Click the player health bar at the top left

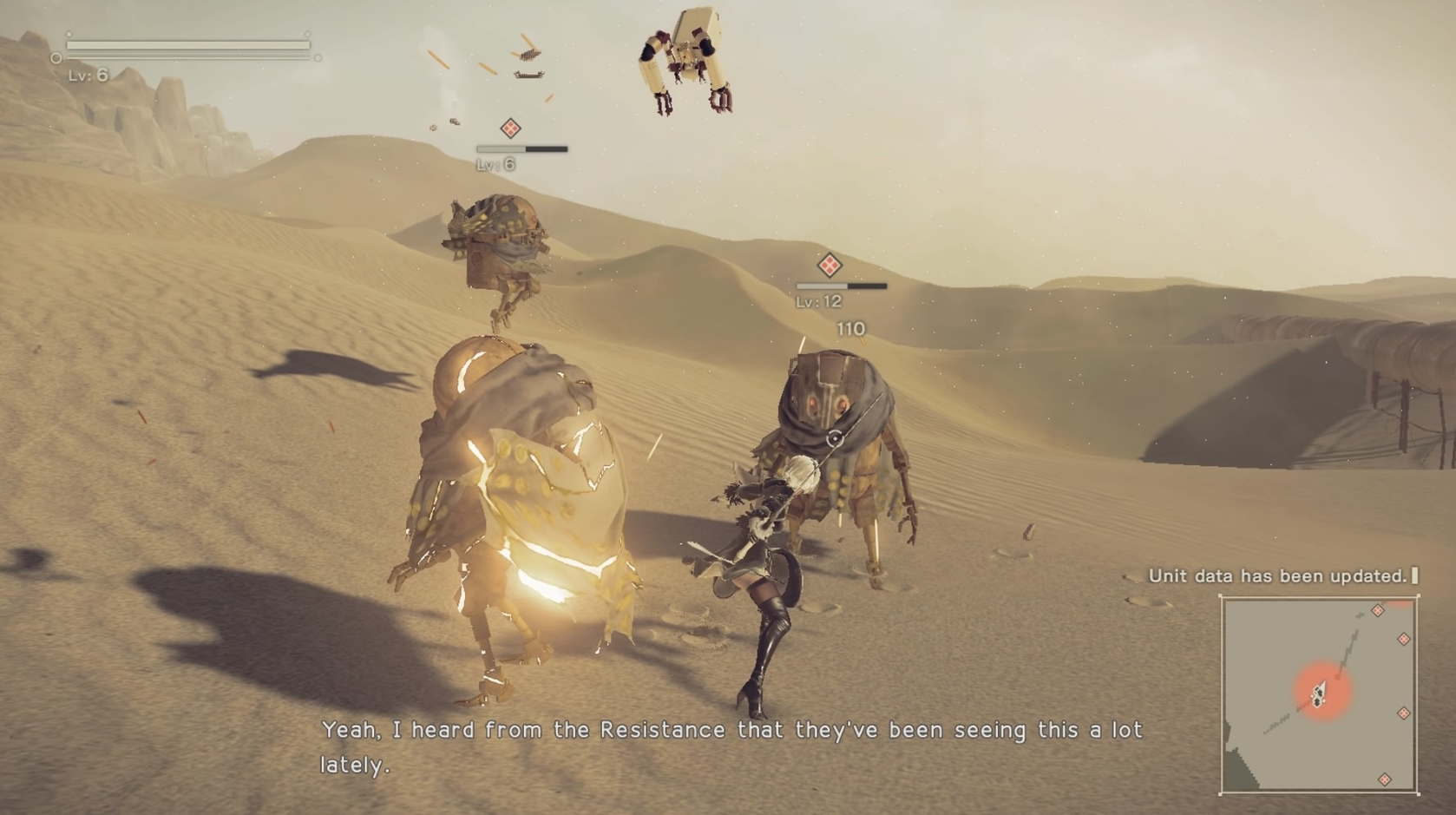[187, 43]
